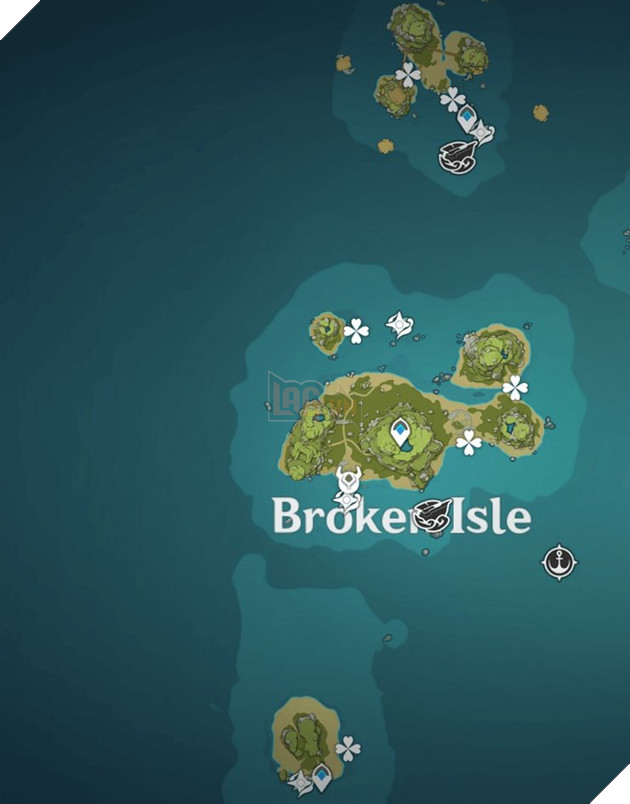The image size is (630, 804).
Task: Choose the Teleport Waypoint on the northern islands
Action: [467, 117]
